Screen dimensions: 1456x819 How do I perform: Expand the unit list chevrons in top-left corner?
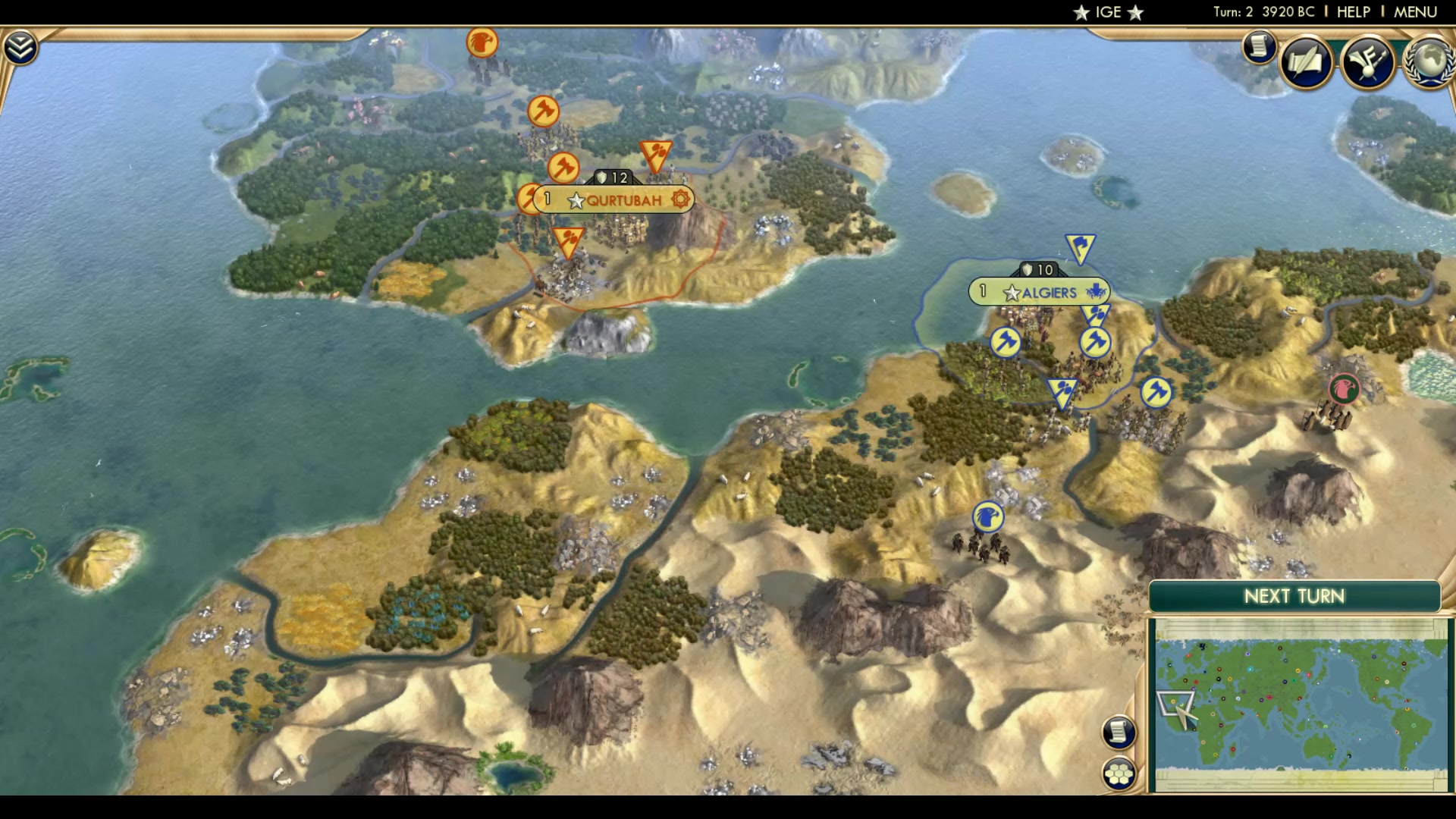click(x=22, y=45)
